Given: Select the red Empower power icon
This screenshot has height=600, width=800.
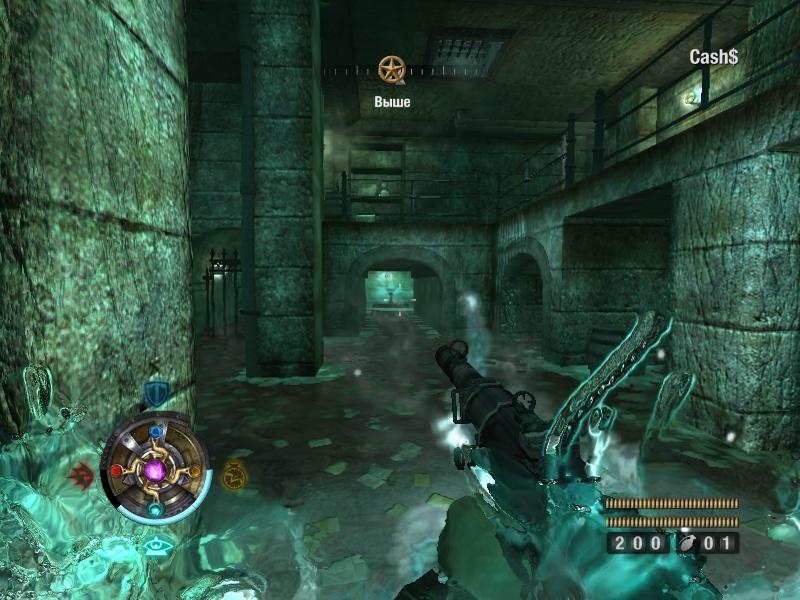Looking at the screenshot, I should coord(81,473).
